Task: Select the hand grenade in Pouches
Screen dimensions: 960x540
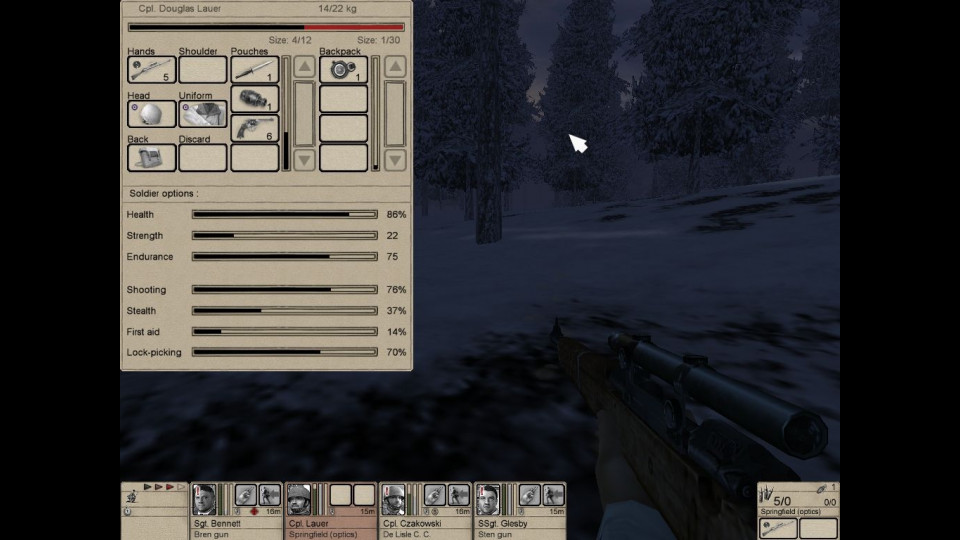Action: (255, 100)
